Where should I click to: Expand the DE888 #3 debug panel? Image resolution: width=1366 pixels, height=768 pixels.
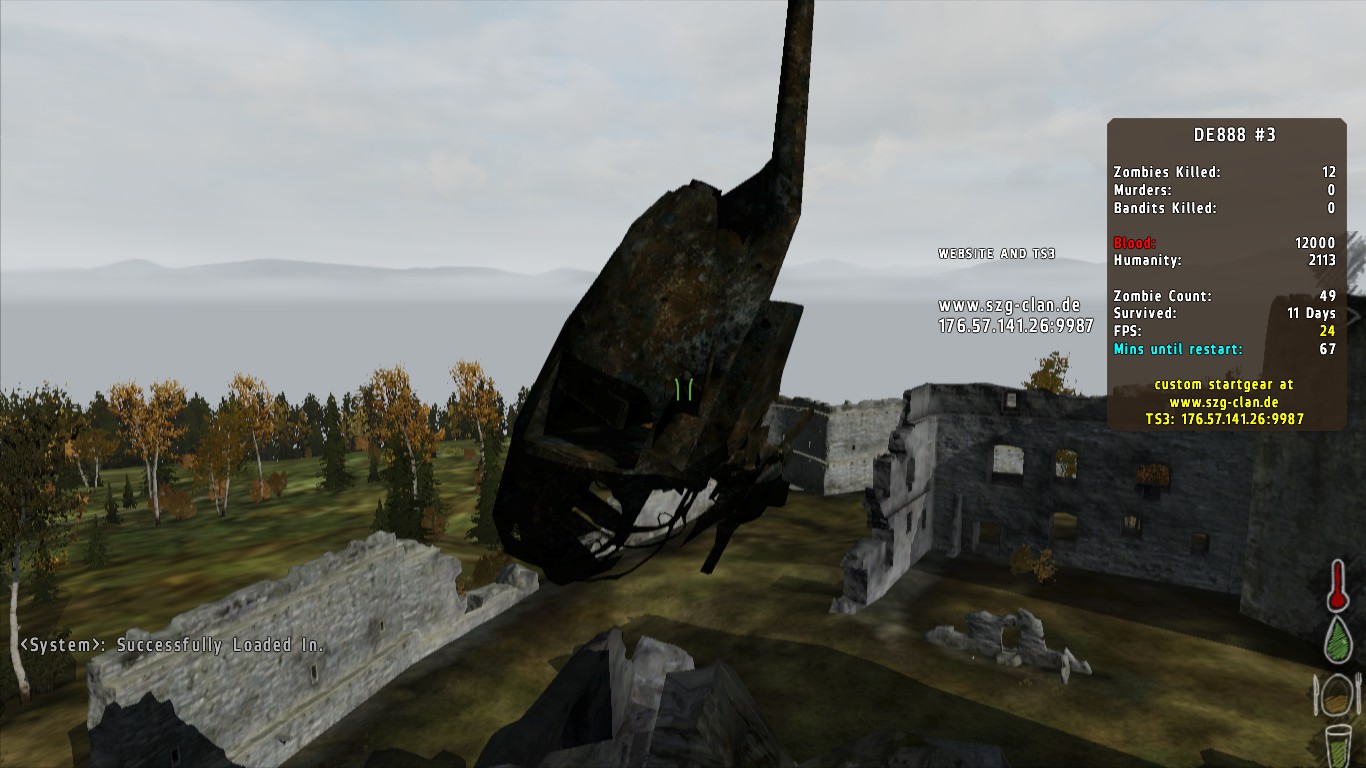coord(1237,135)
